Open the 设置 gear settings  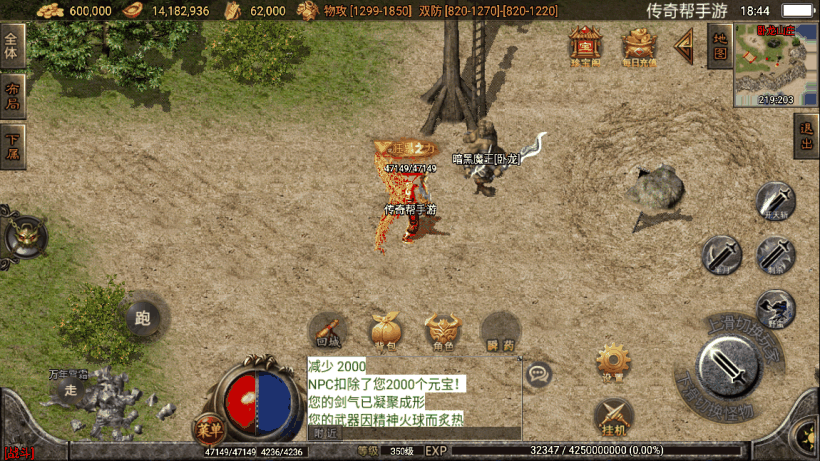coord(614,362)
